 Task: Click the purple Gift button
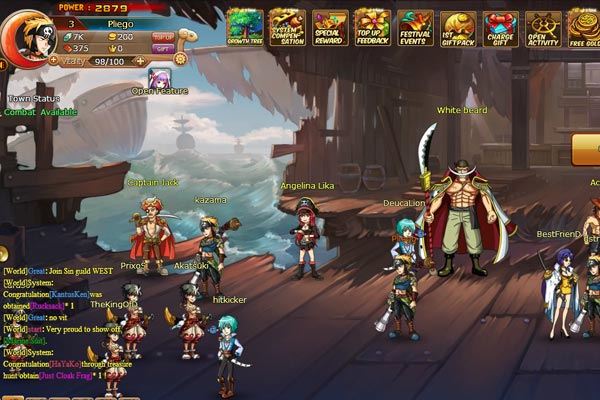tap(163, 48)
